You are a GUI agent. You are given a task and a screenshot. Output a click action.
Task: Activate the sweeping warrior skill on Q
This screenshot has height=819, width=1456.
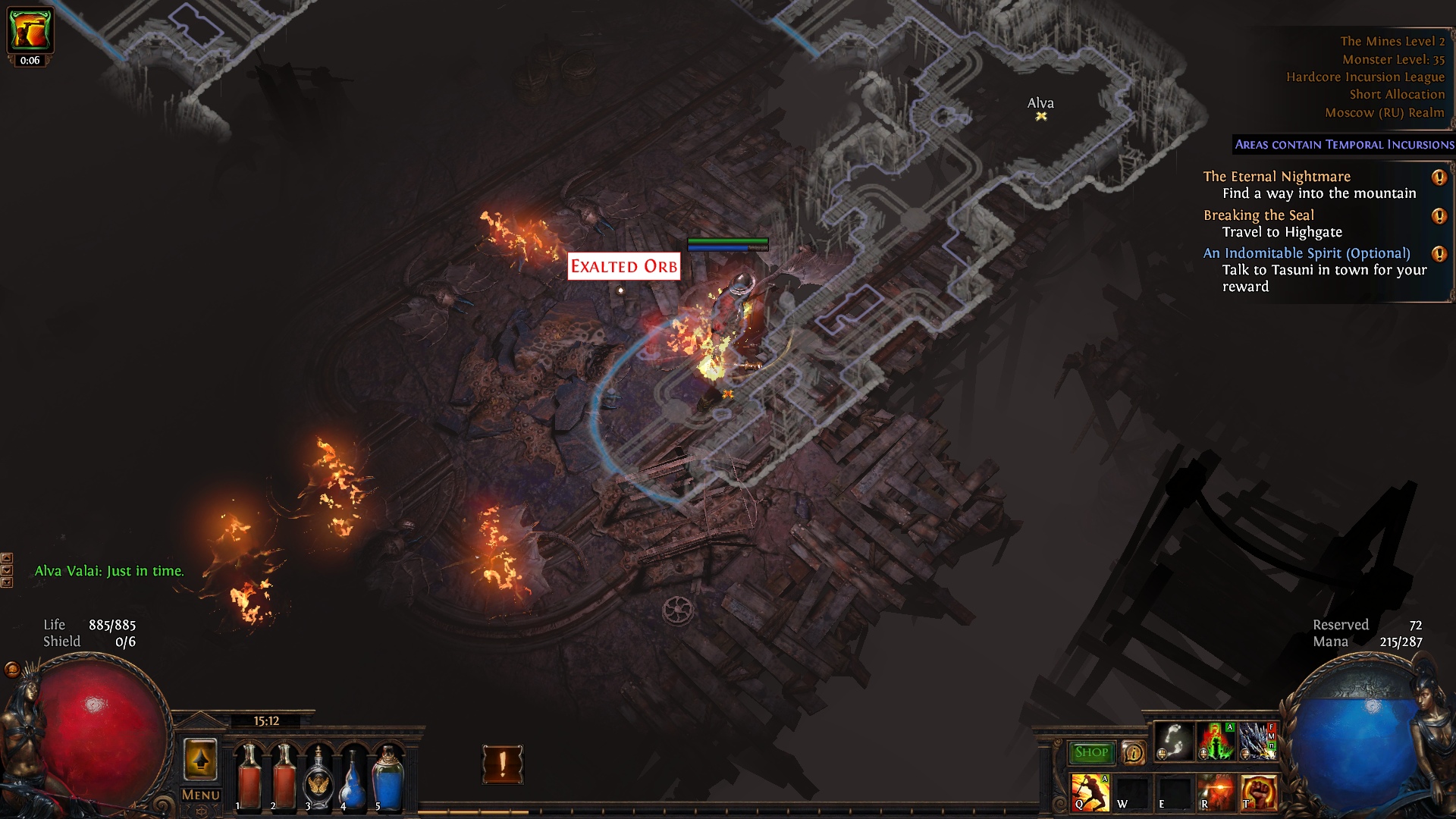(x=1090, y=792)
